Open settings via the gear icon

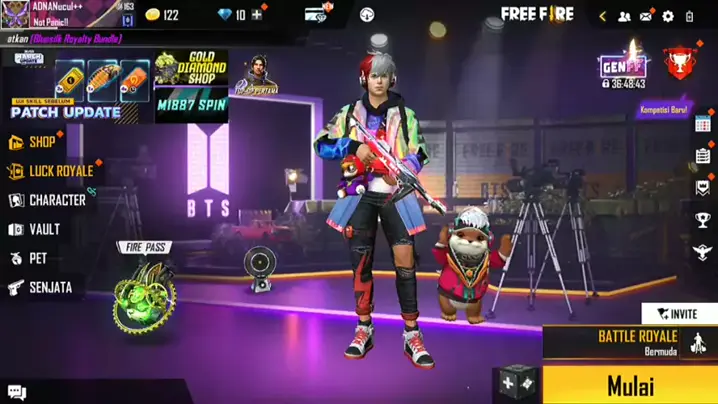(x=668, y=16)
